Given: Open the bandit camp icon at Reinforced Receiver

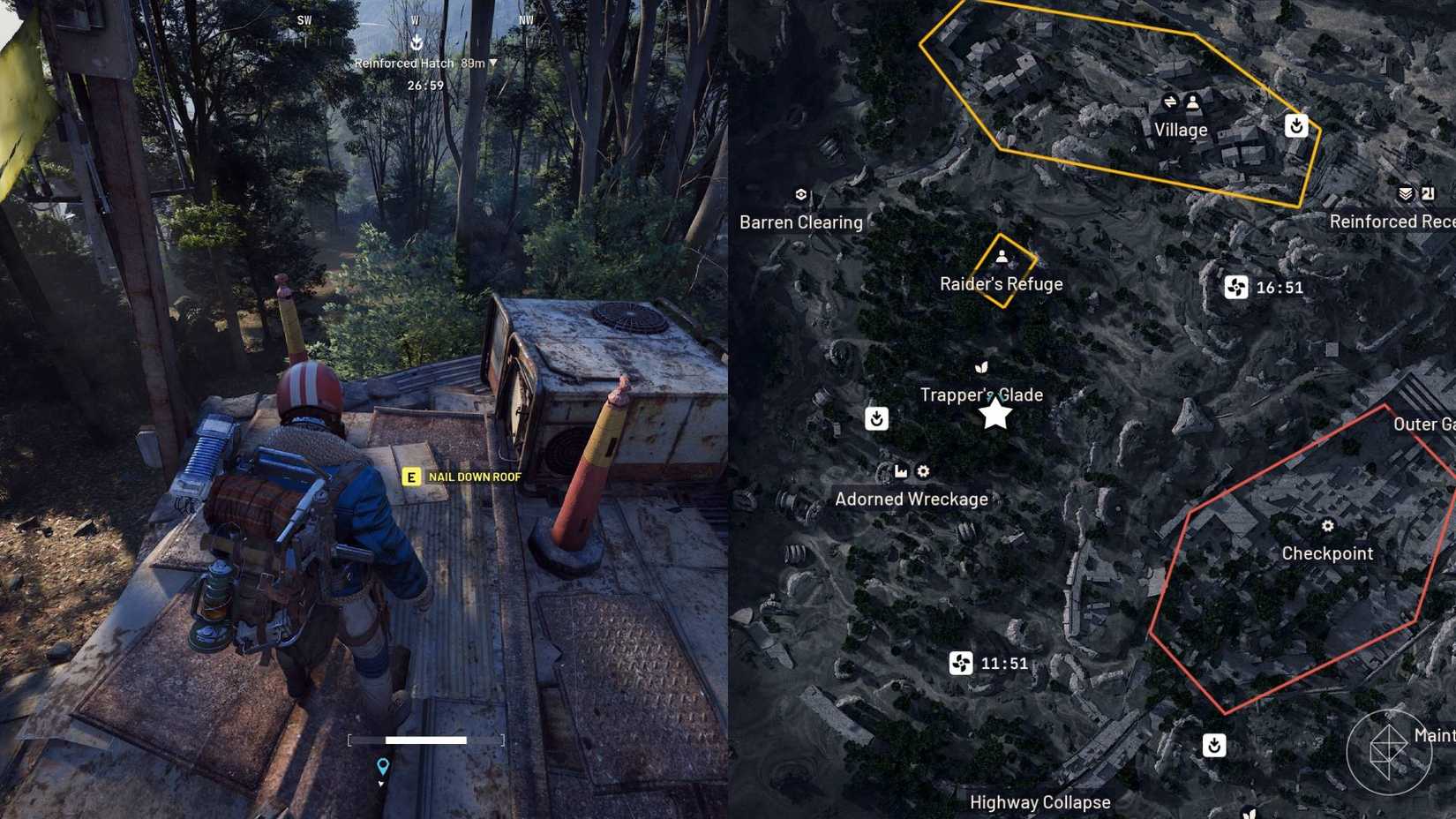Looking at the screenshot, I should click(1405, 193).
